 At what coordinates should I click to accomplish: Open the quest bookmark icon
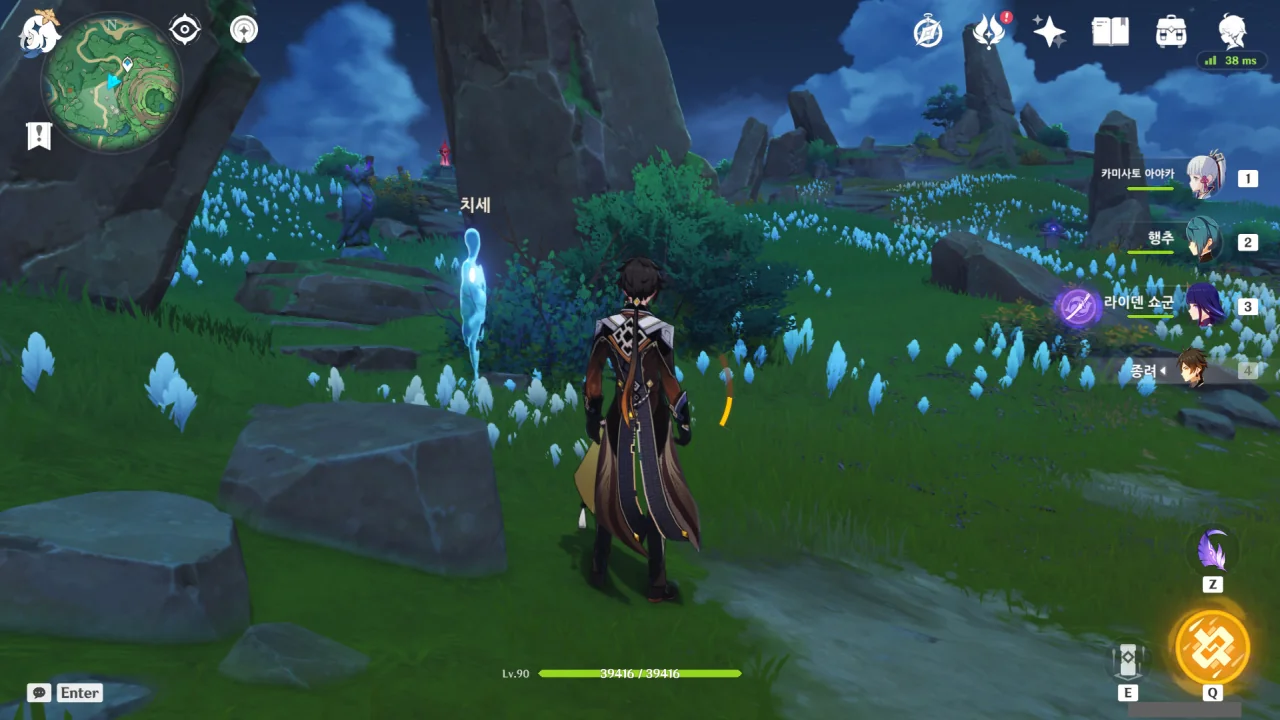click(39, 136)
